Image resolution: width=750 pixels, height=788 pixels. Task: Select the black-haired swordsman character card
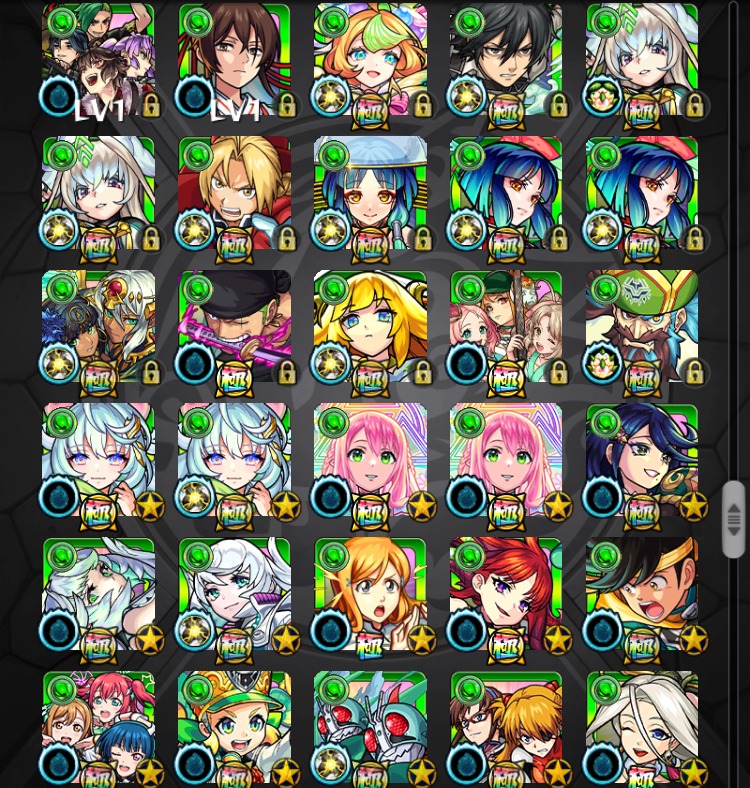tap(506, 60)
